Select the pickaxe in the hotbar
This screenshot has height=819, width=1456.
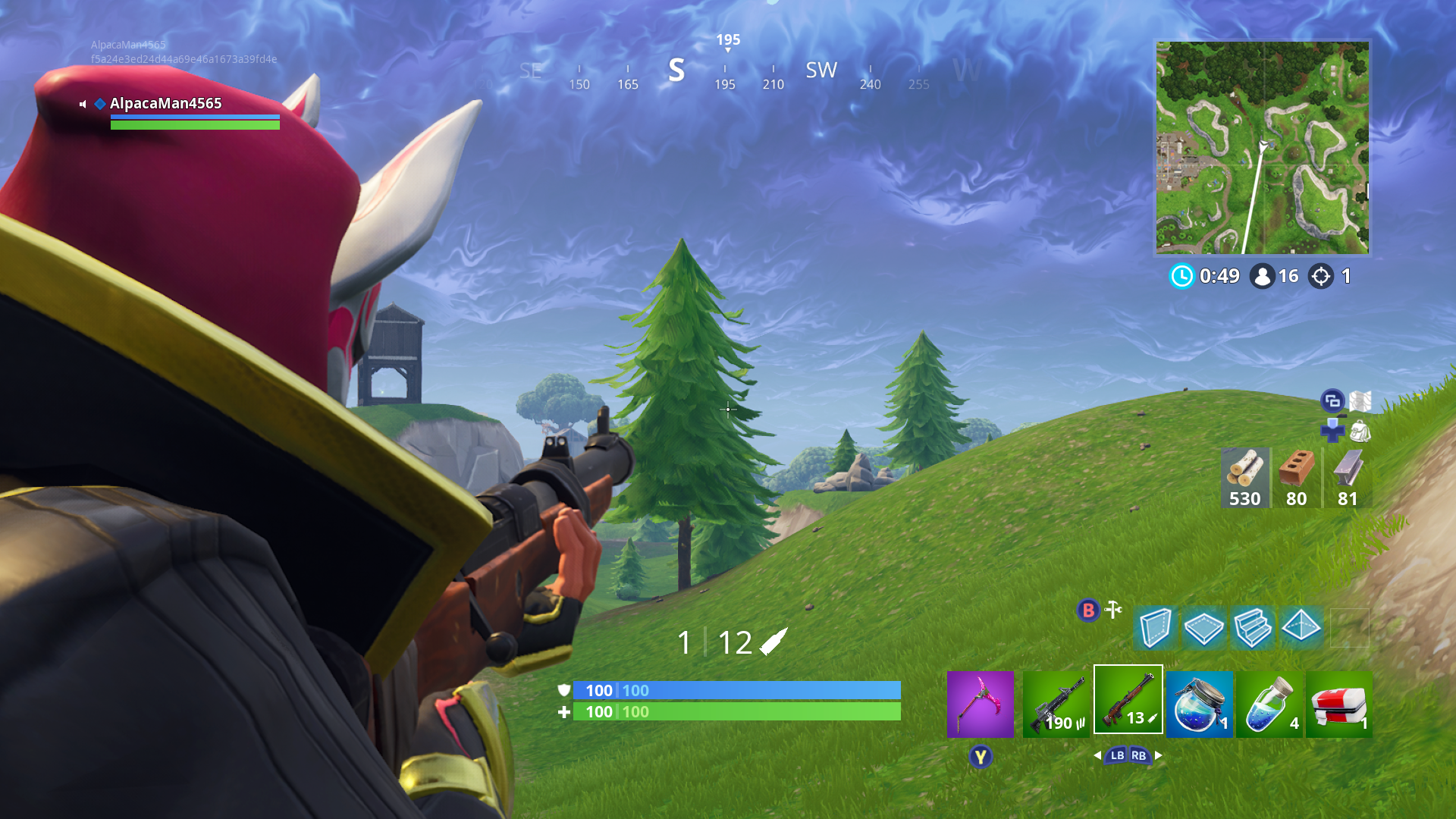point(979,705)
